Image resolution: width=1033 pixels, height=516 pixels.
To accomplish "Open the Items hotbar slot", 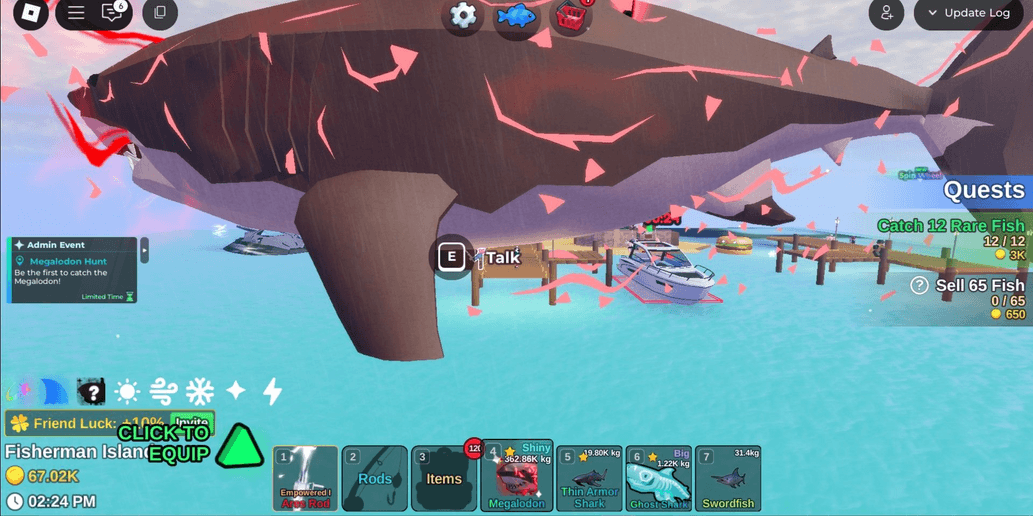I will tap(444, 479).
